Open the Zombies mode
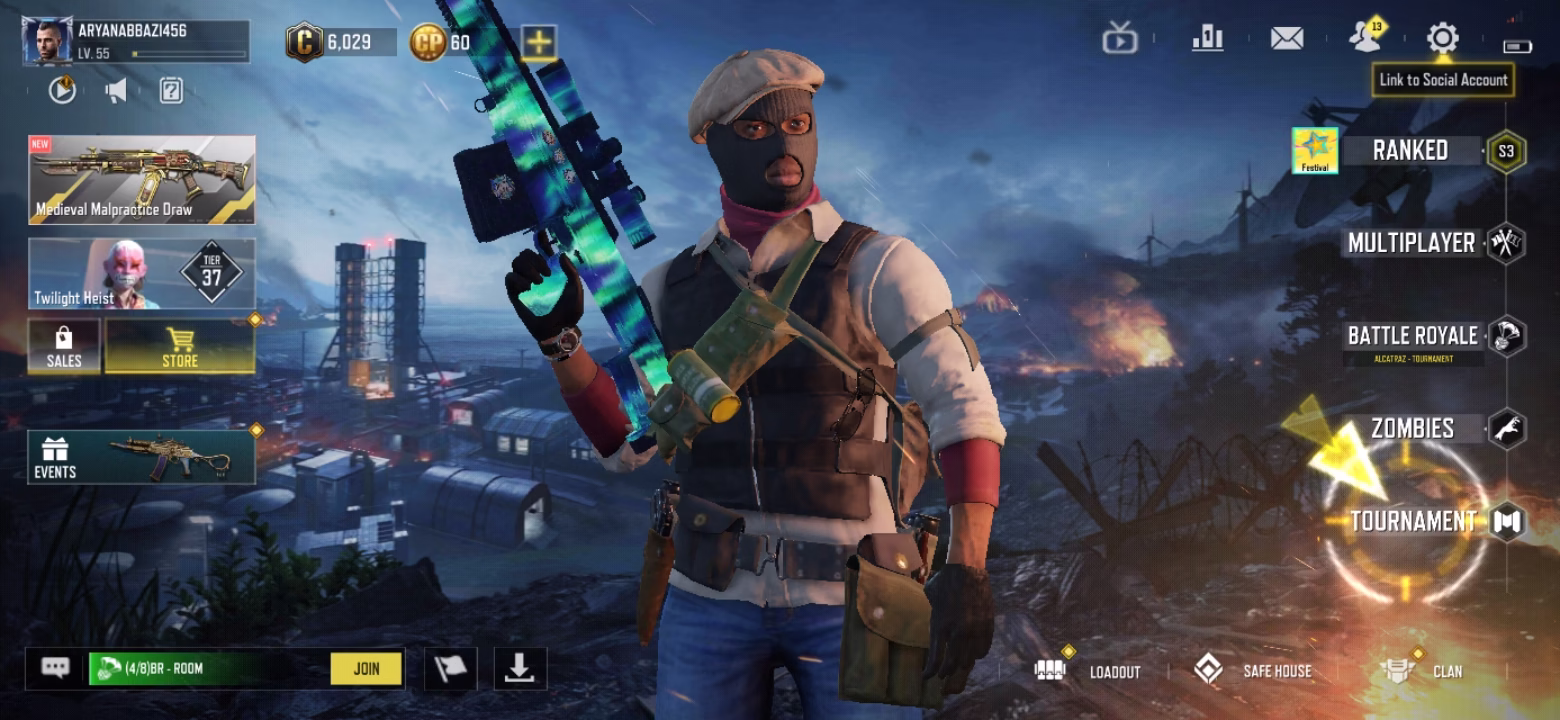The width and height of the screenshot is (1560, 720). pos(1412,429)
